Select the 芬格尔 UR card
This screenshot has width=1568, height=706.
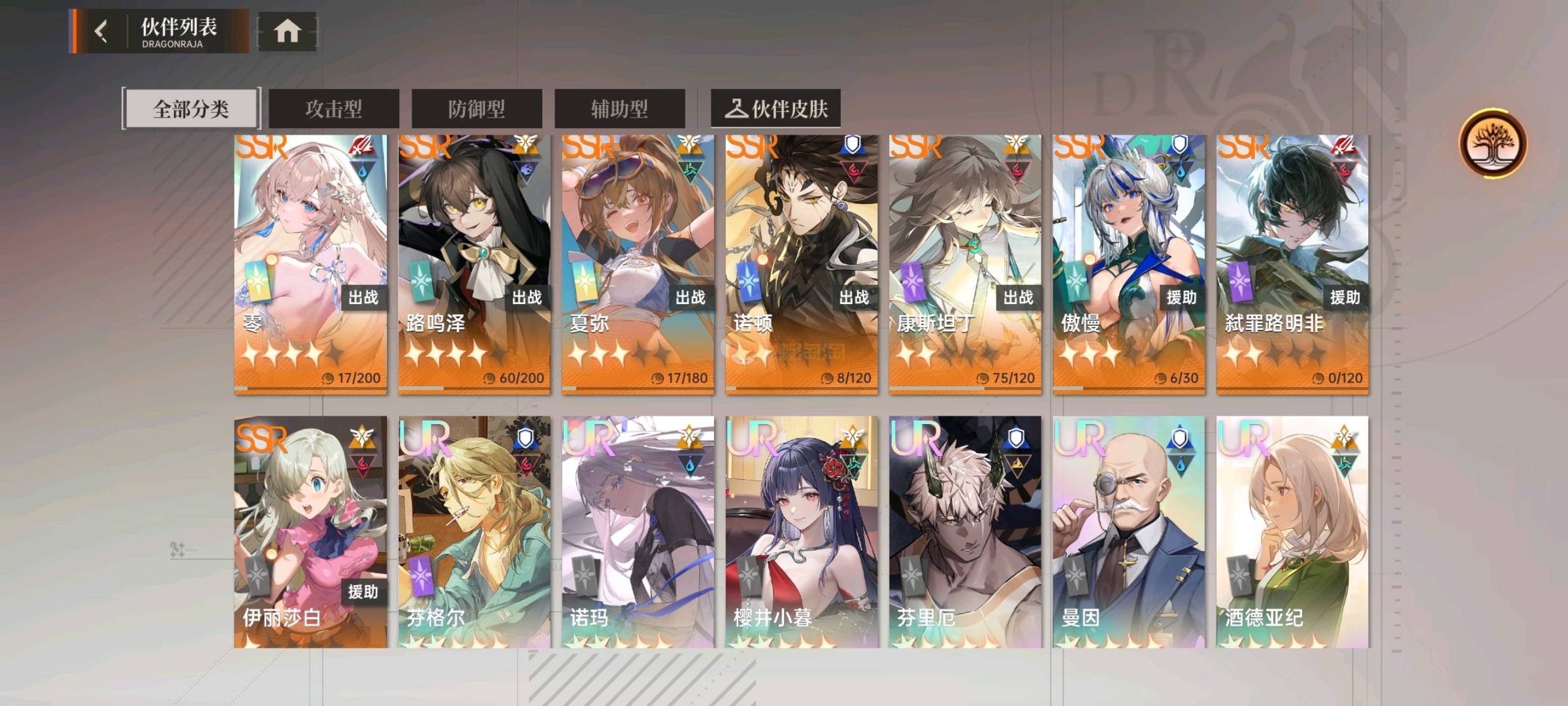(474, 532)
